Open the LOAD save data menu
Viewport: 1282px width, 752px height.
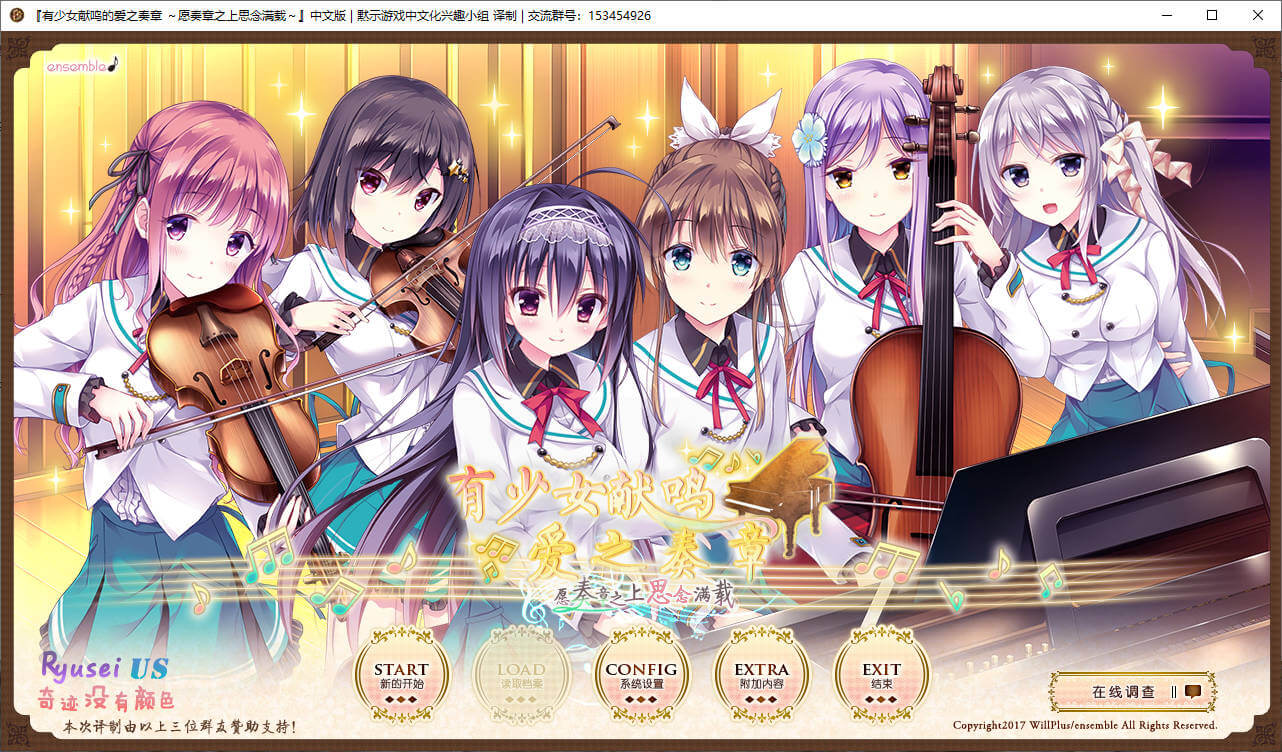(x=521, y=675)
